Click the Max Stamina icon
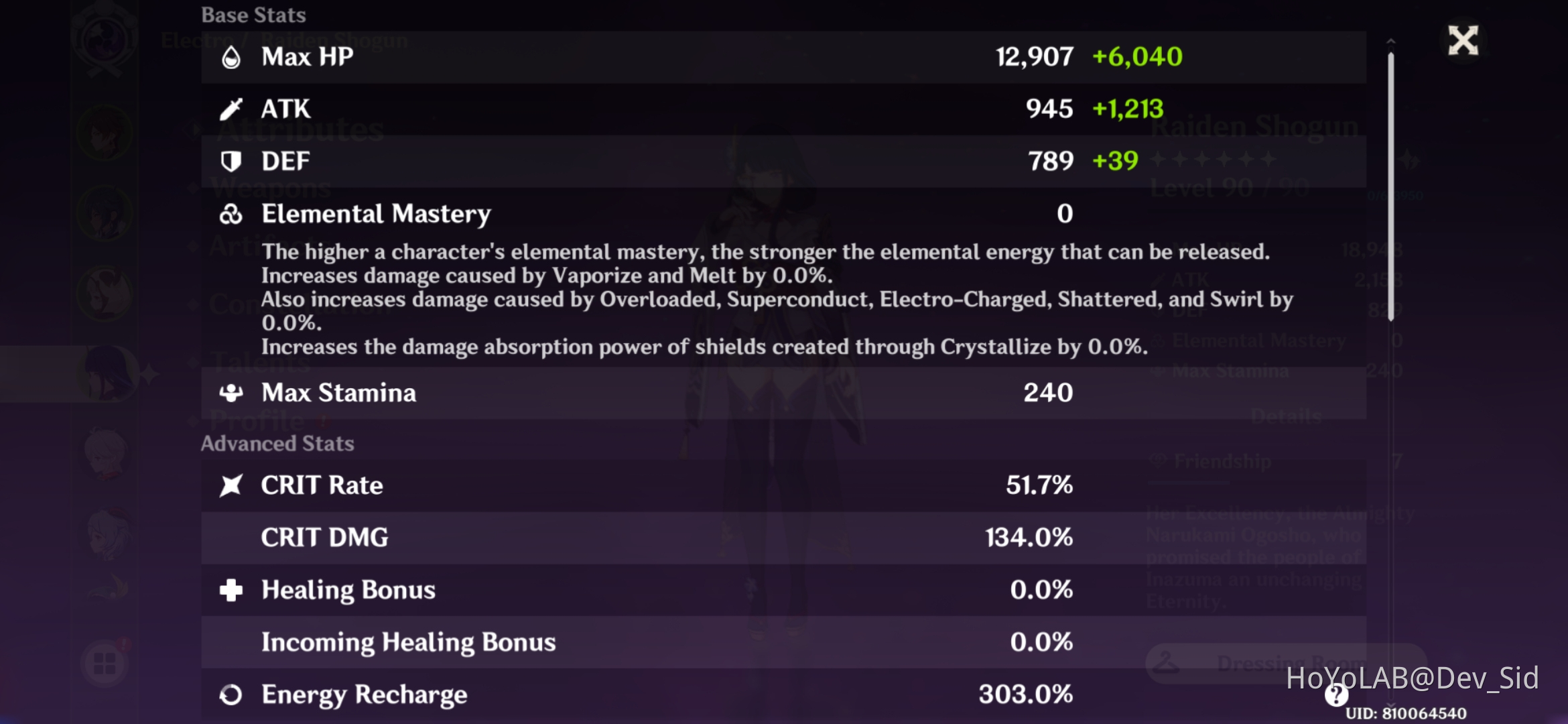Image resolution: width=1568 pixels, height=724 pixels. [x=231, y=393]
